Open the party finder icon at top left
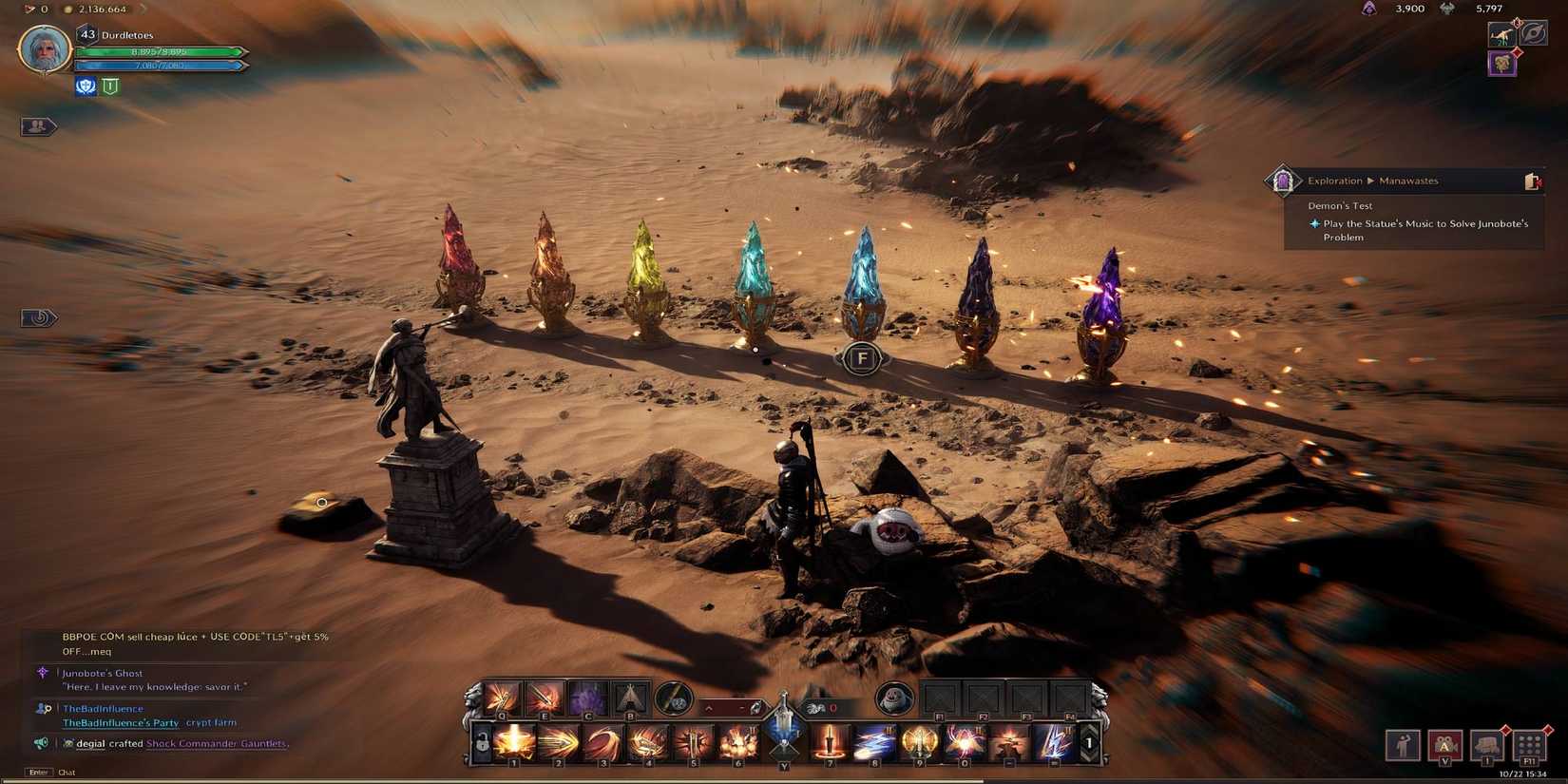The height and width of the screenshot is (784, 1568). pyautogui.click(x=36, y=125)
